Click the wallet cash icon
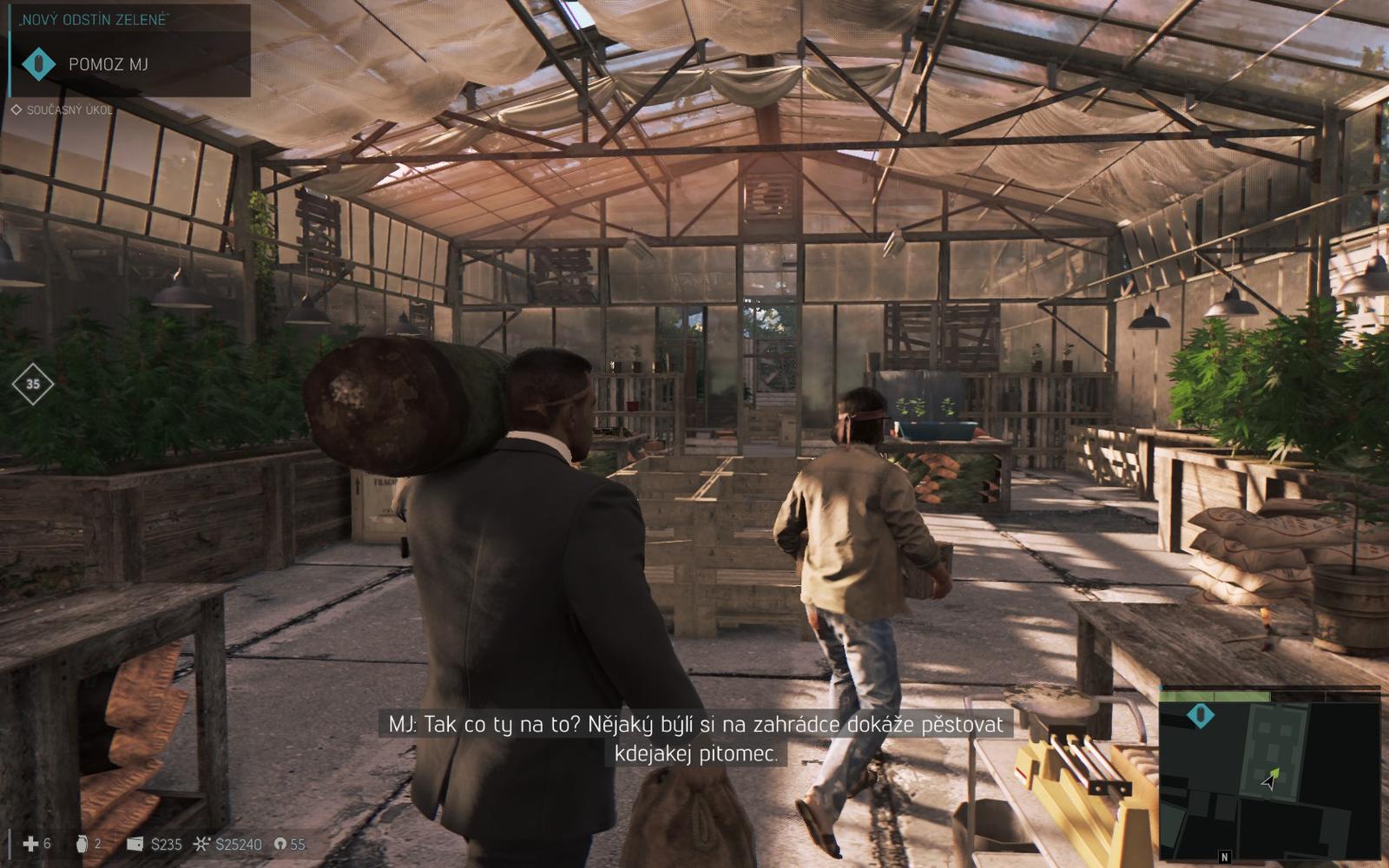The height and width of the screenshot is (868, 1389). click(x=135, y=844)
